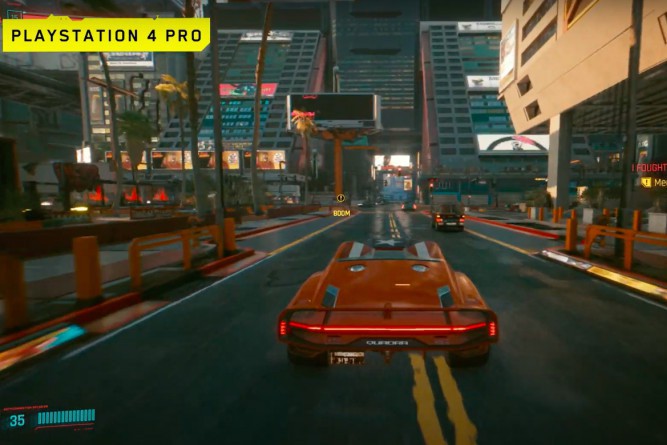Click the yellow objective icon in quest tracker
Image resolution: width=667 pixels, height=445 pixels.
pos(646,182)
